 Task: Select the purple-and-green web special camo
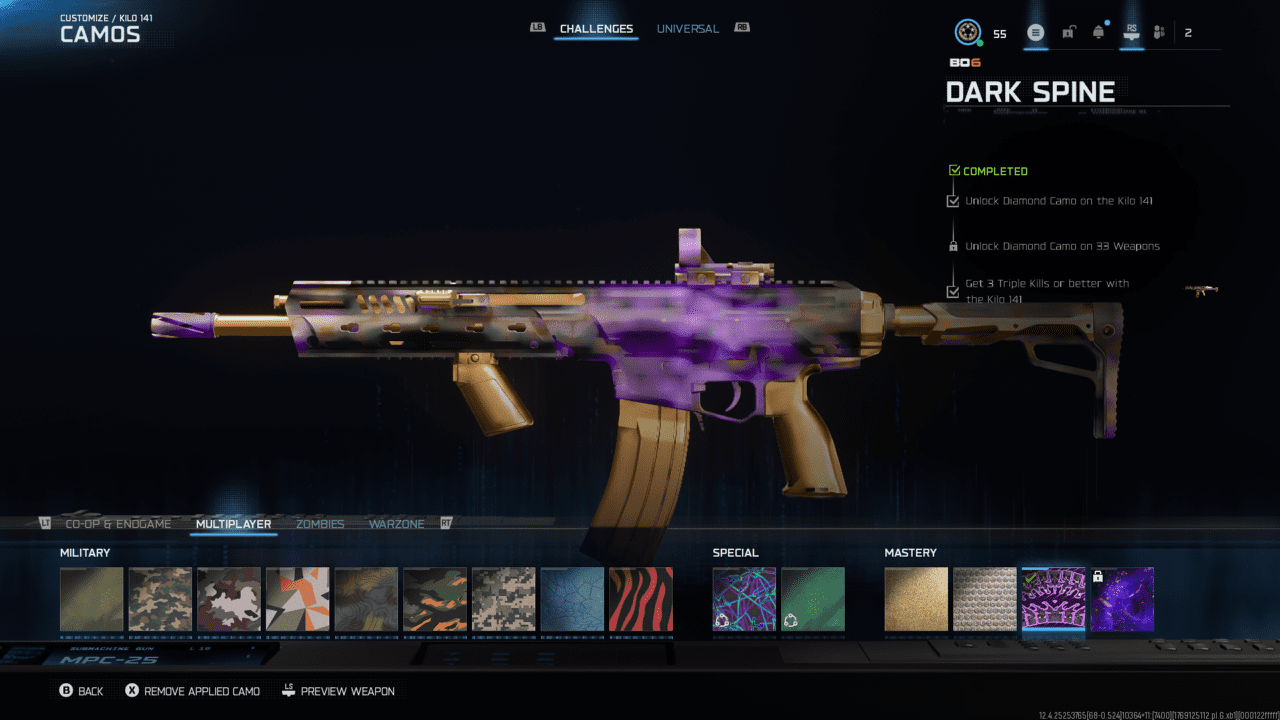[x=744, y=600]
